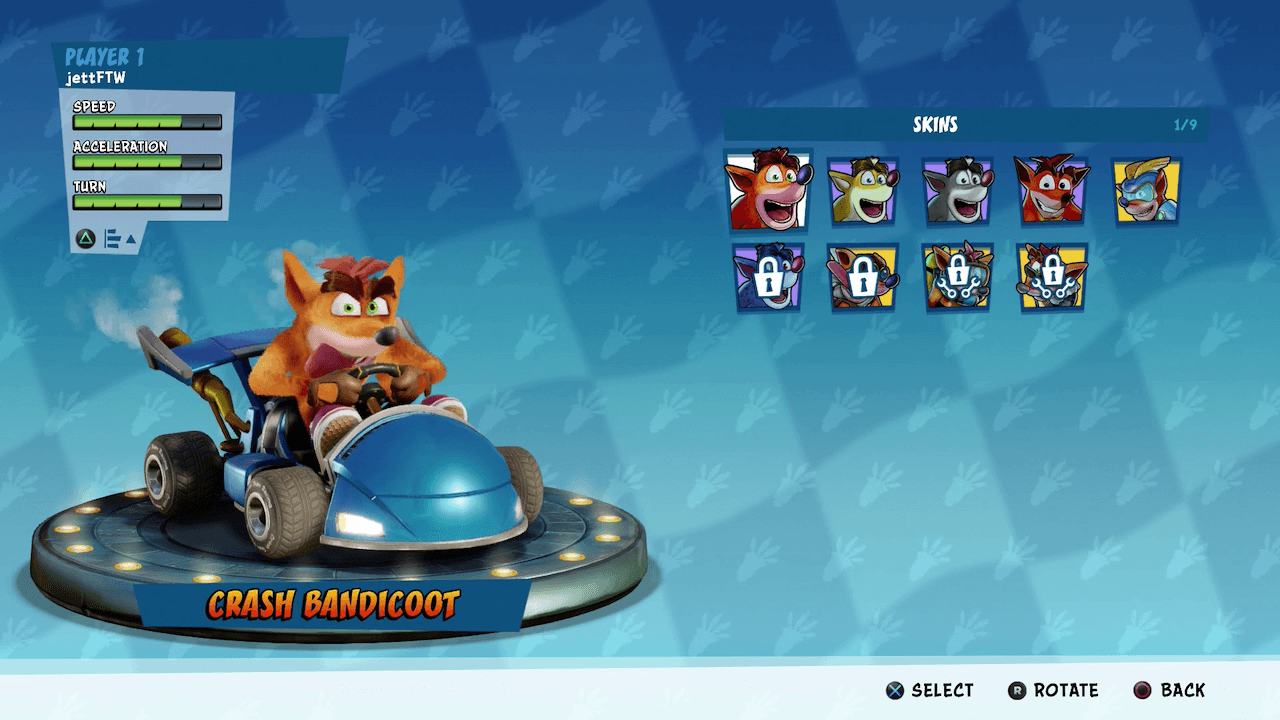Click the locked skin with wrench icons
Viewport: 1280px width, 720px height.
[958, 279]
